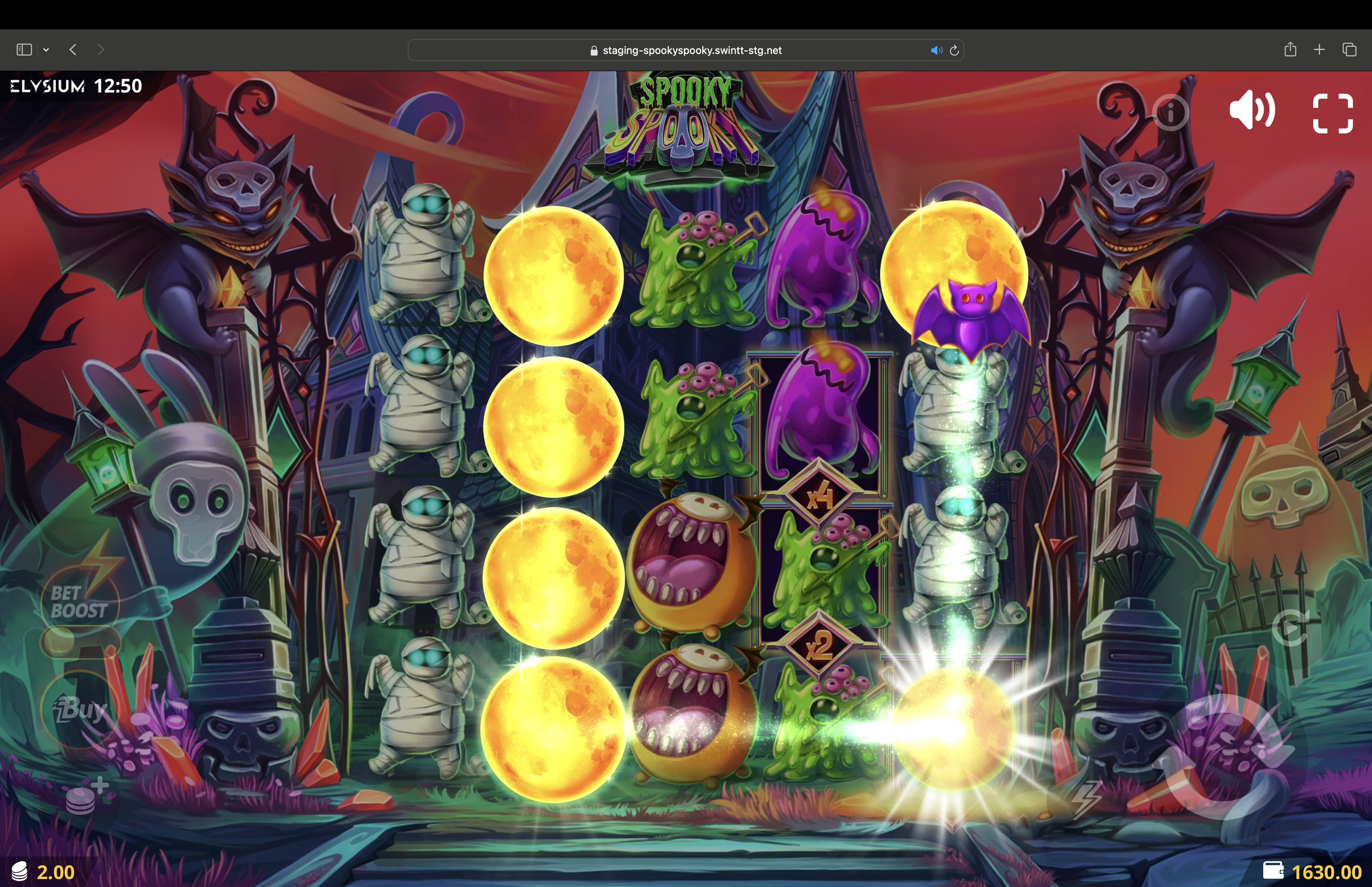Open the game info screen
Screen dimensions: 1372x887
(x=1170, y=112)
